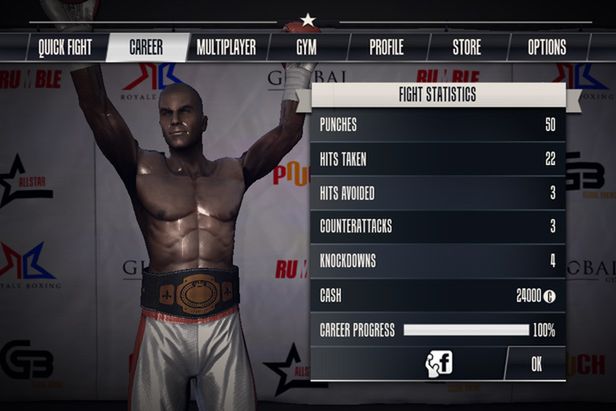Image resolution: width=616 pixels, height=411 pixels.
Task: Visit the Store tab
Action: point(466,47)
